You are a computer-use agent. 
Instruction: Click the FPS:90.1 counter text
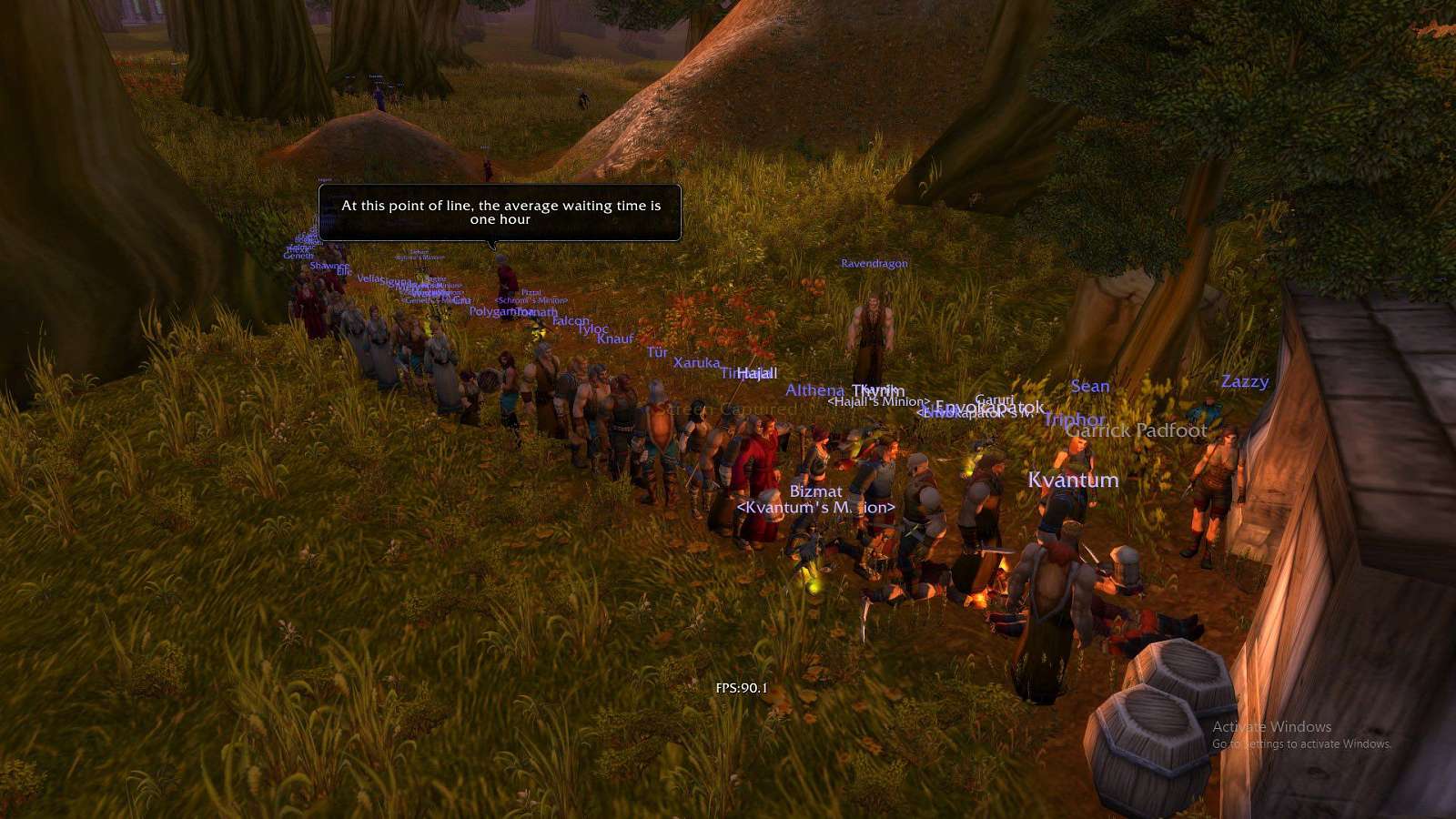(741, 689)
